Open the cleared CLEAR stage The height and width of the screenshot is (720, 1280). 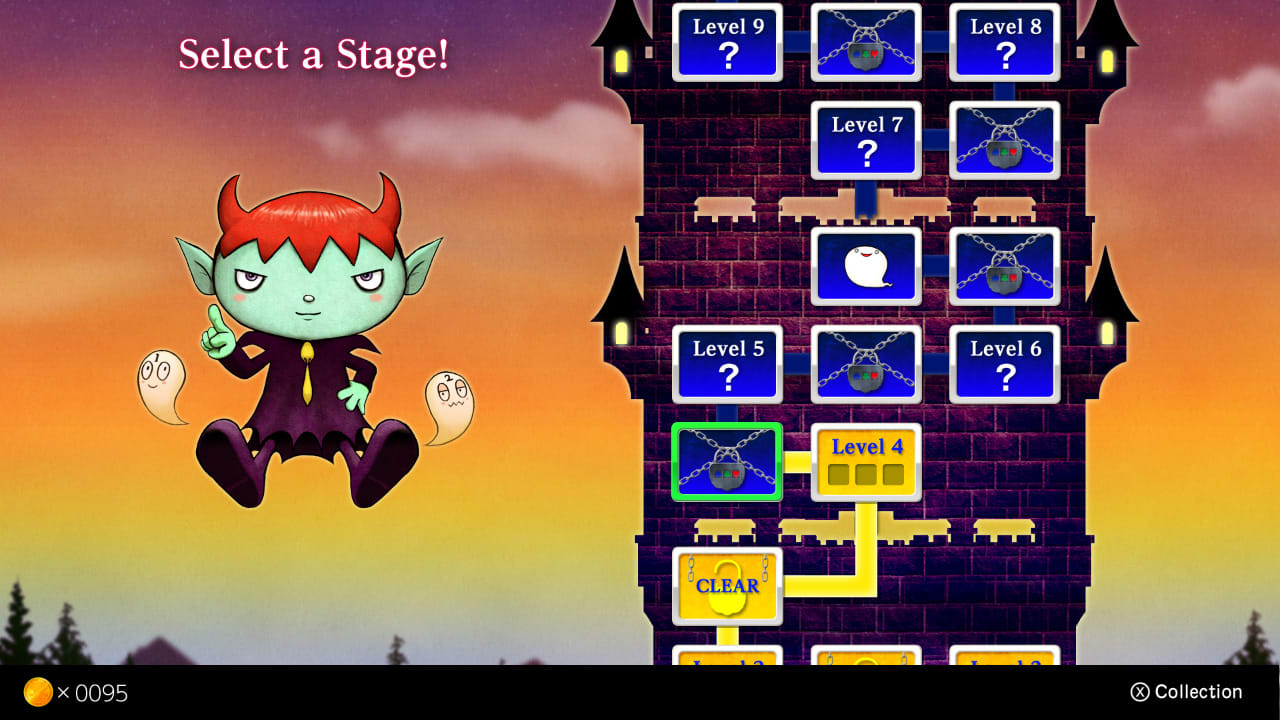tap(727, 586)
